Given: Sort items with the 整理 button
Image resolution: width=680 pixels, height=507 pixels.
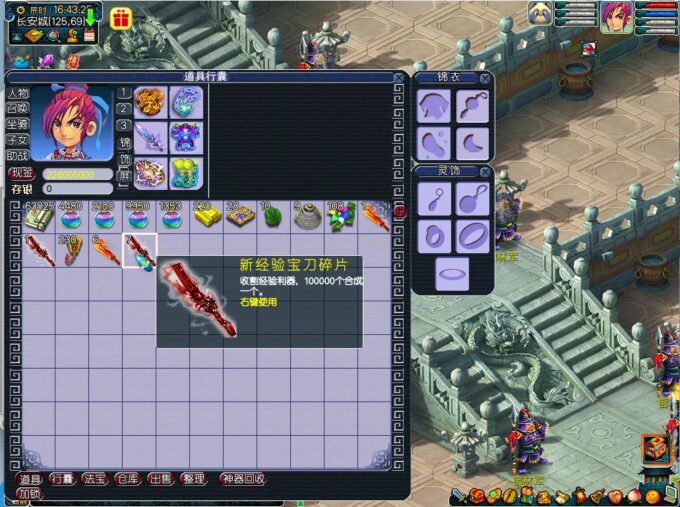Looking at the screenshot, I should pyautogui.click(x=193, y=479).
